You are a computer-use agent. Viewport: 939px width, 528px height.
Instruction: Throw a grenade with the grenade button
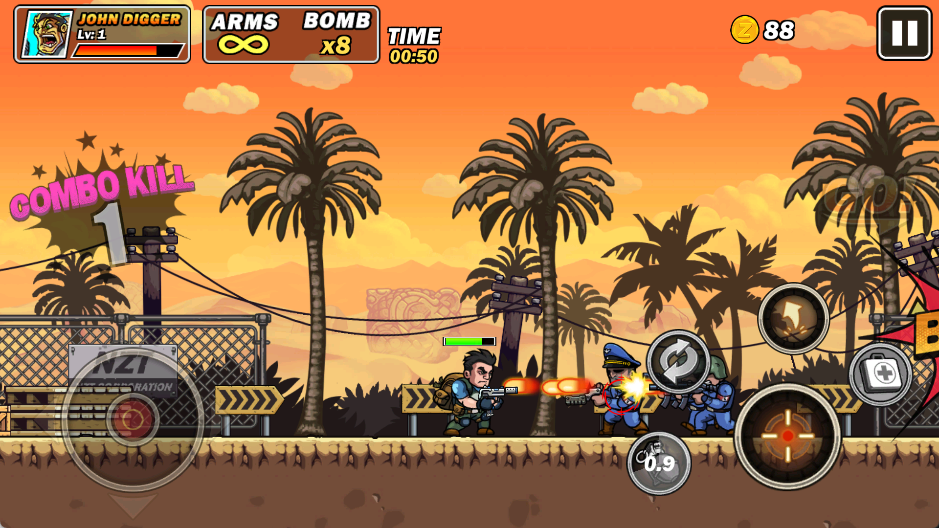pyautogui.click(x=658, y=462)
